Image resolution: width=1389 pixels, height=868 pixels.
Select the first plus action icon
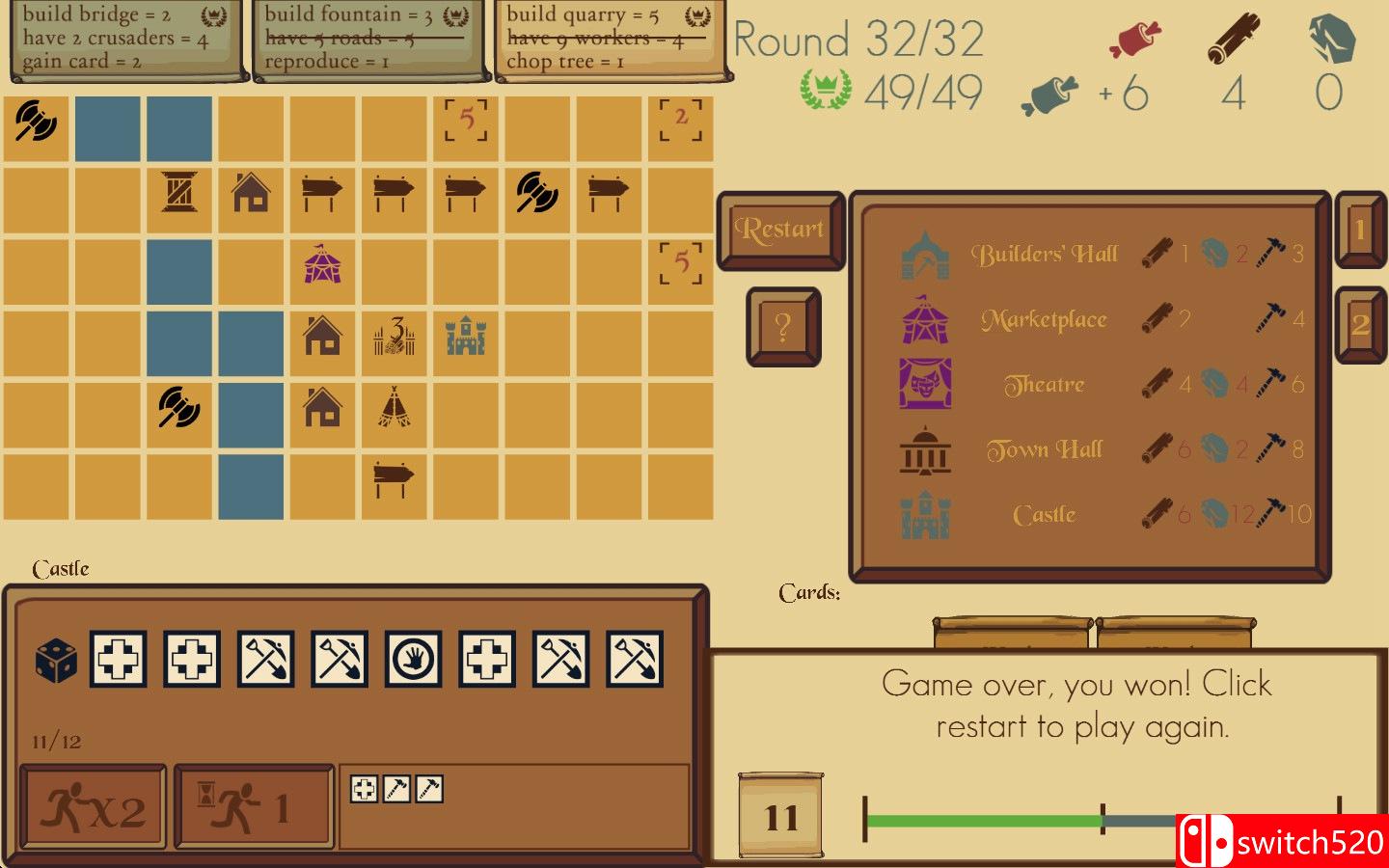click(118, 660)
